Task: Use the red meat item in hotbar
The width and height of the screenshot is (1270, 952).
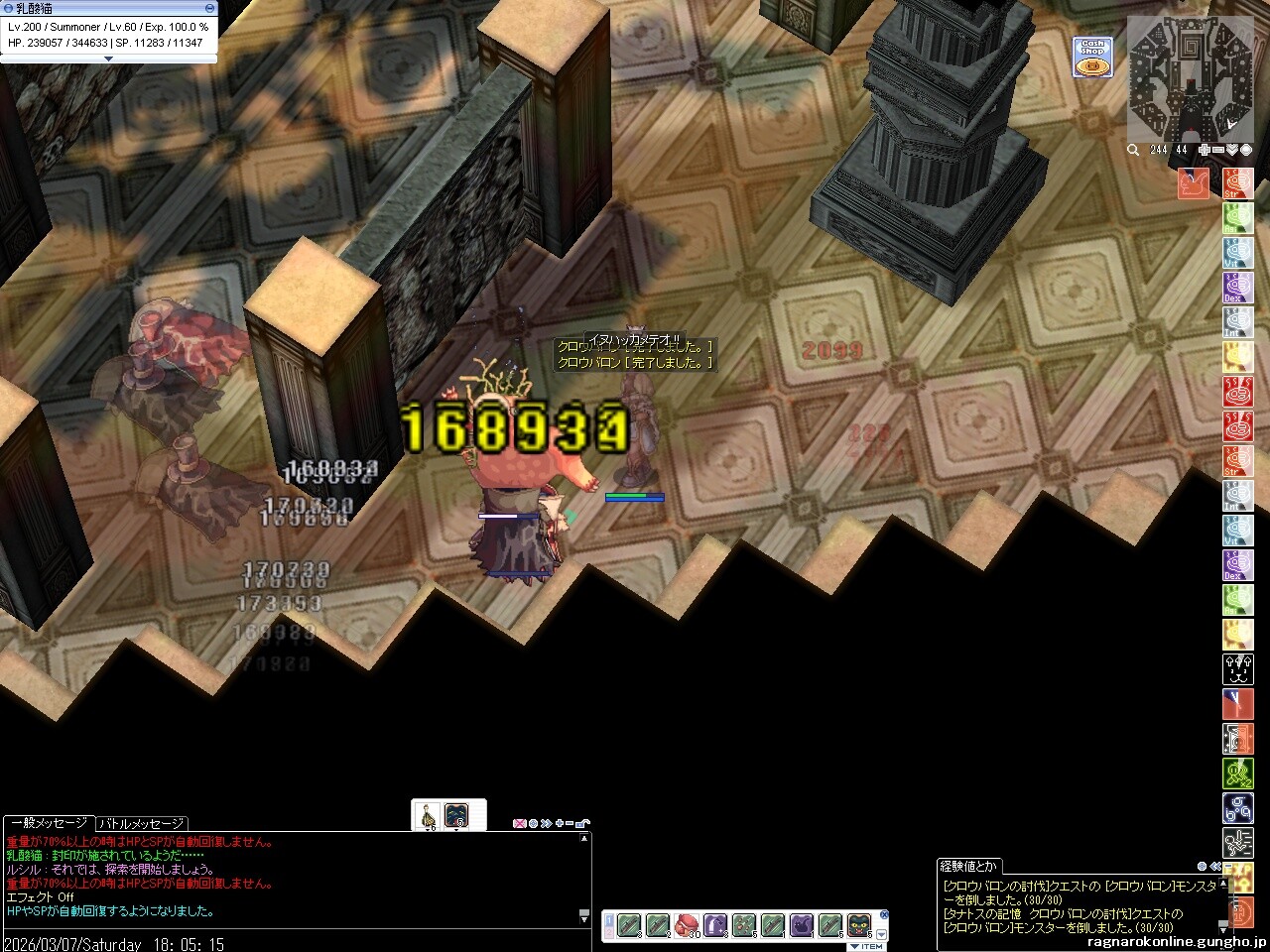Action: click(687, 925)
